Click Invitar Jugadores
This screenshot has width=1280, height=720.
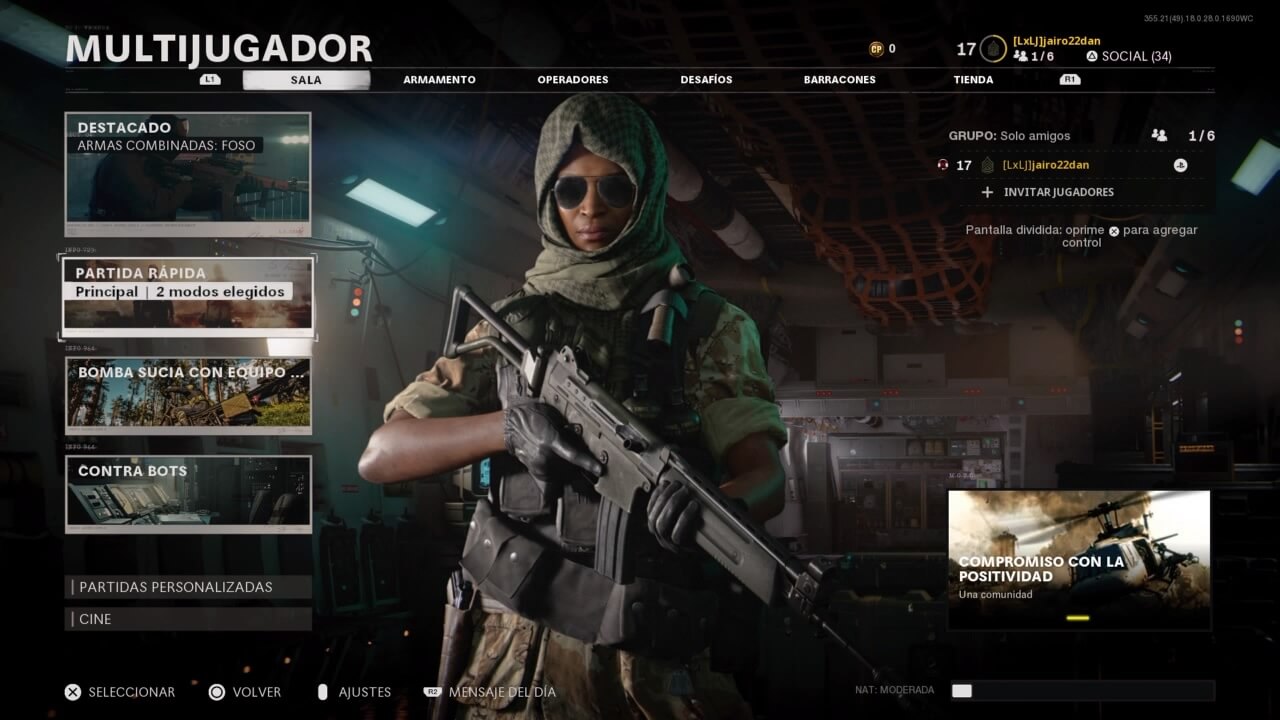(x=1058, y=192)
